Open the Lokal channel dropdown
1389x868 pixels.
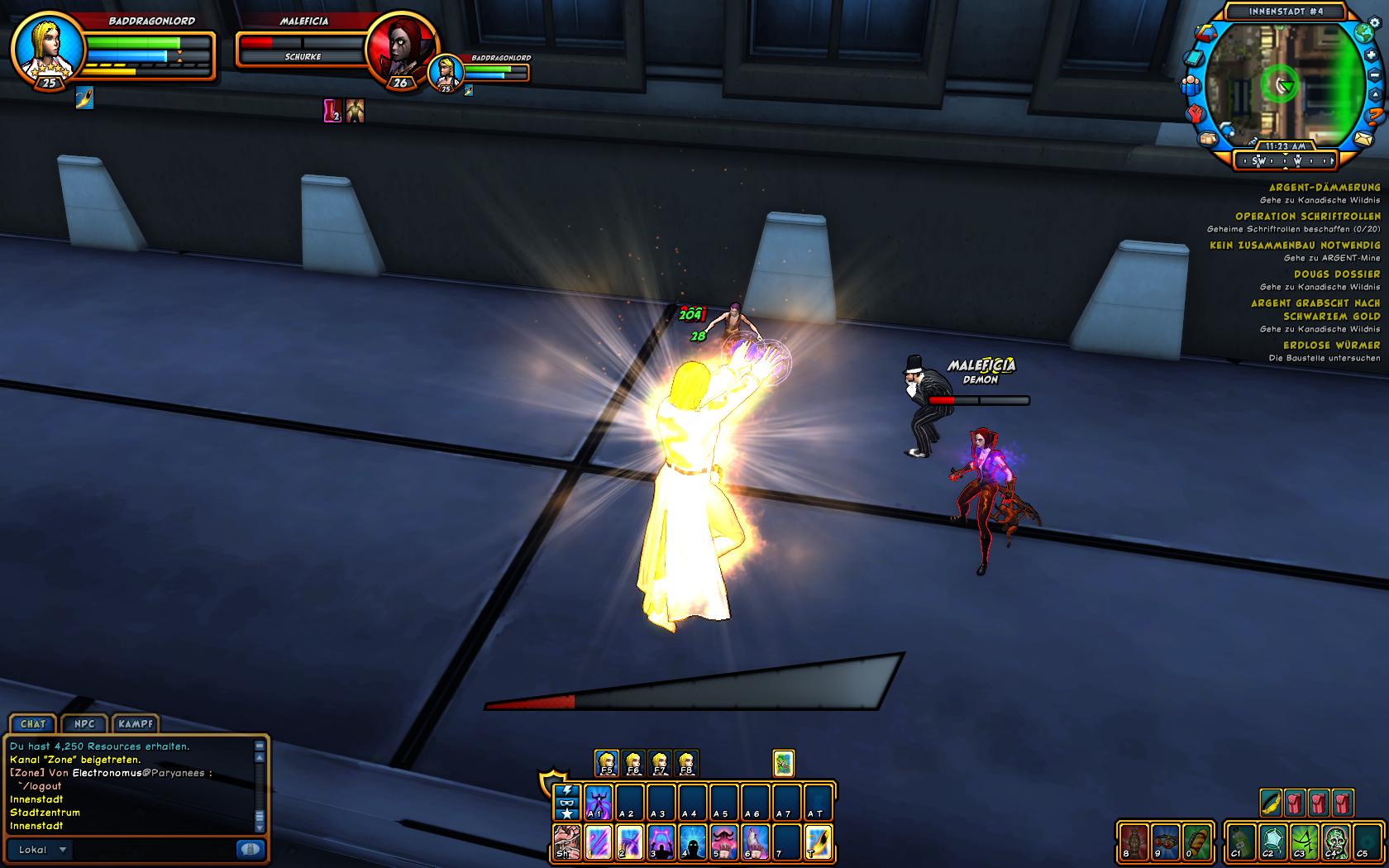pos(62,850)
